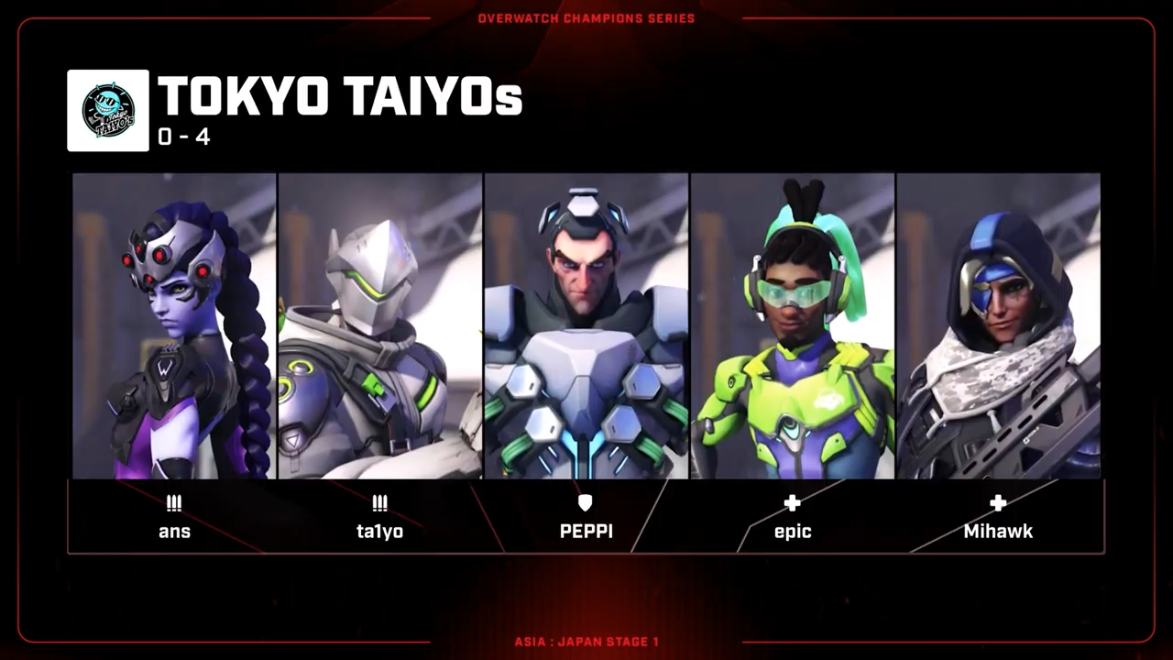Select epic's Lucio player card
1173x660 pixels.
coord(792,326)
